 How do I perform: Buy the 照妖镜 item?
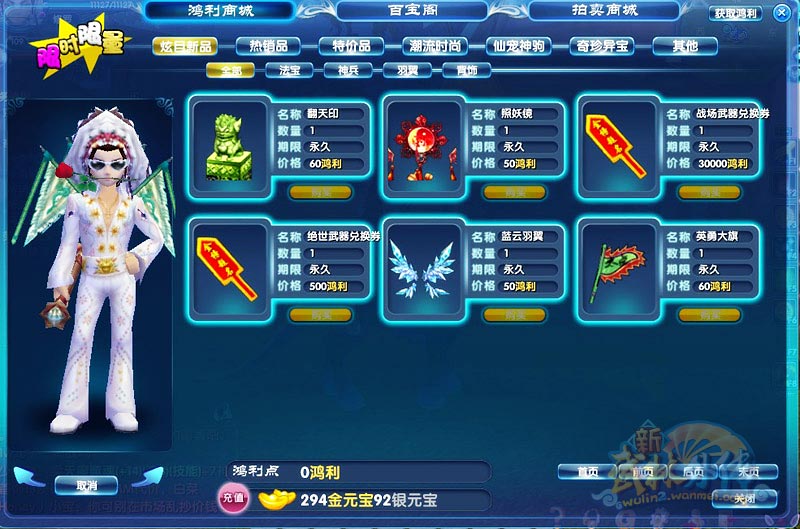(514, 192)
